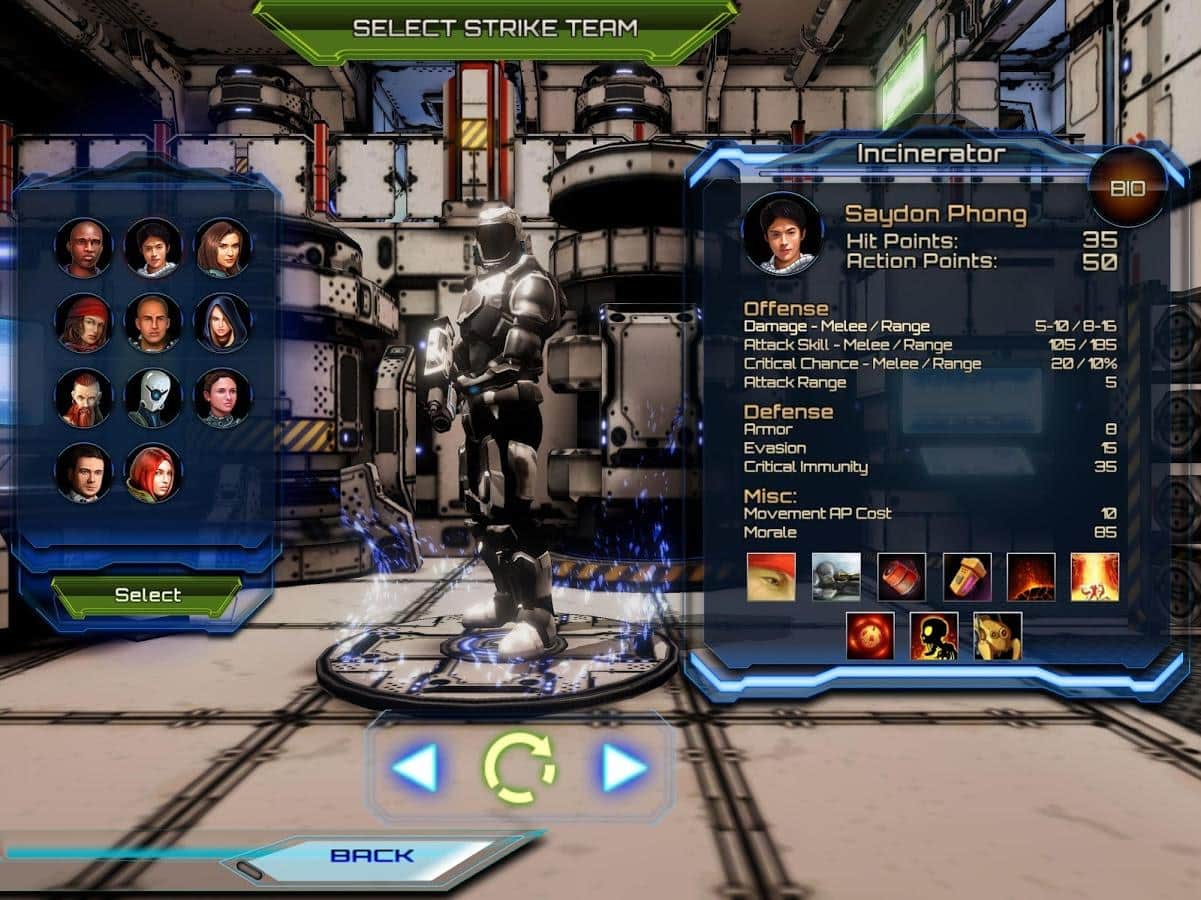Inspect the yellow gas mask ability icon
This screenshot has width=1201, height=900.
click(998, 636)
